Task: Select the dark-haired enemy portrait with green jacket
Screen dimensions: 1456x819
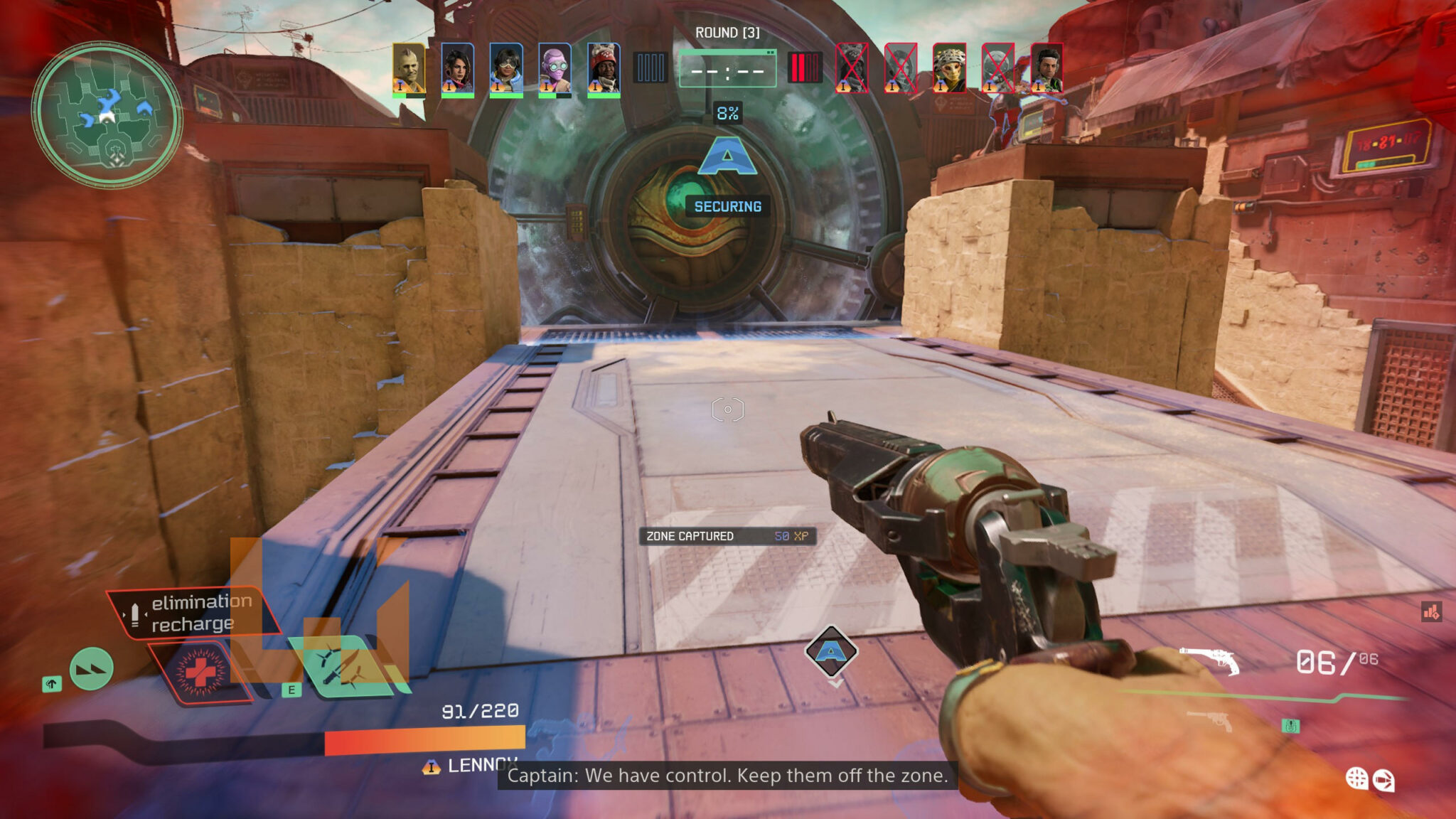Action: tap(1046, 68)
